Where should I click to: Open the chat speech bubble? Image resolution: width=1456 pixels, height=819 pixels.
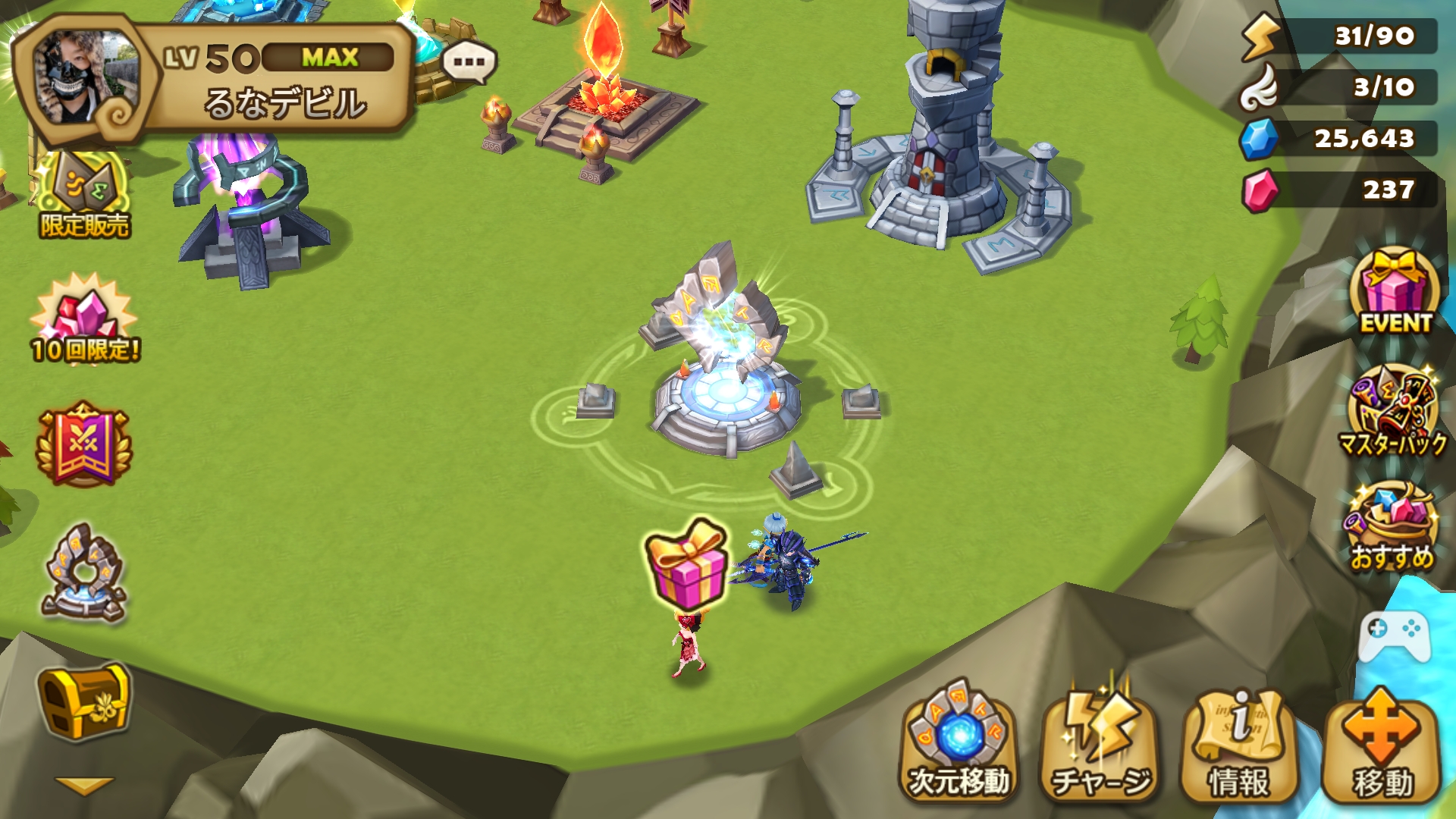(469, 62)
